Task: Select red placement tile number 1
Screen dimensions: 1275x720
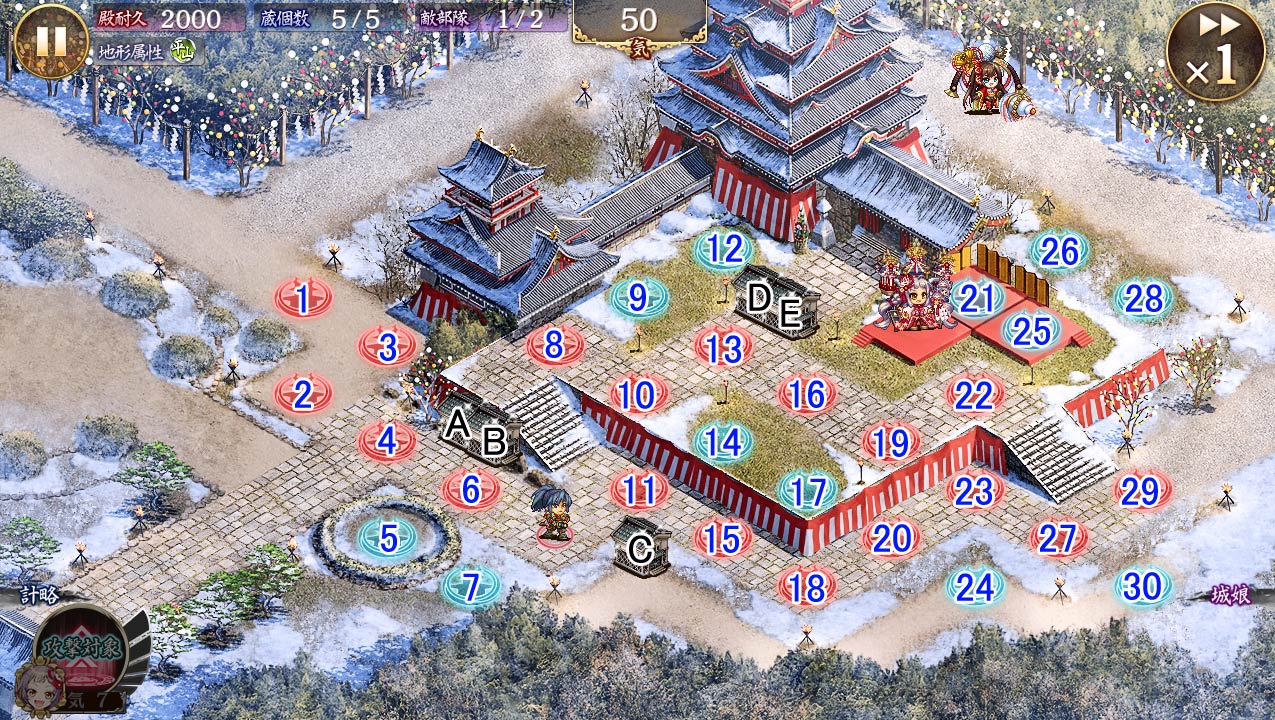Action: [x=303, y=297]
